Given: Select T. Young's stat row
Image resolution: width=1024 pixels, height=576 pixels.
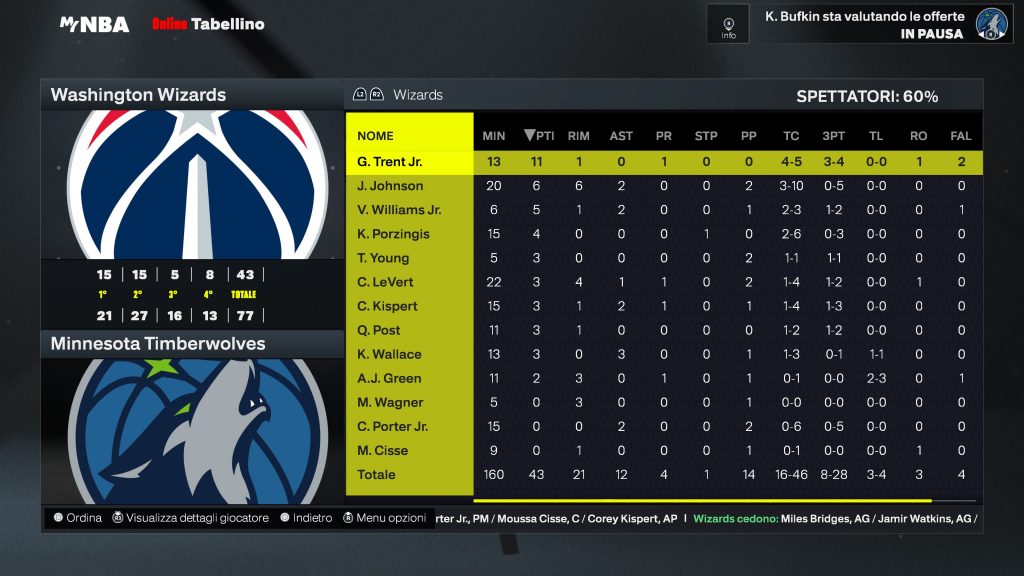Looking at the screenshot, I should click(383, 258).
